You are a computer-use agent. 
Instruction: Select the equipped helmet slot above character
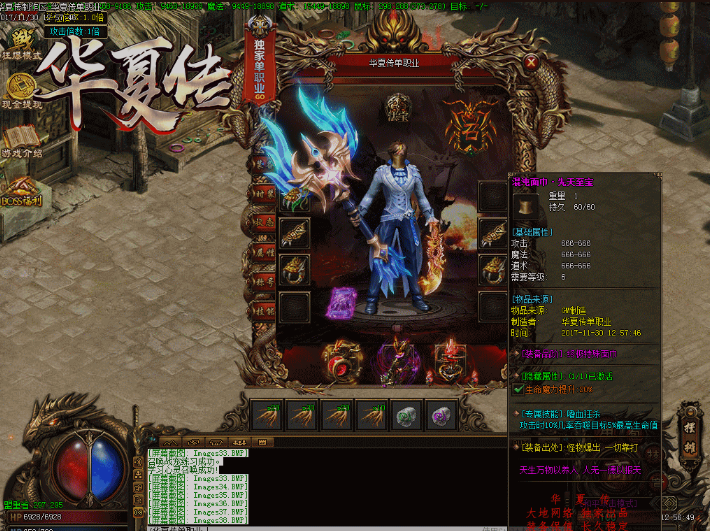pos(398,103)
